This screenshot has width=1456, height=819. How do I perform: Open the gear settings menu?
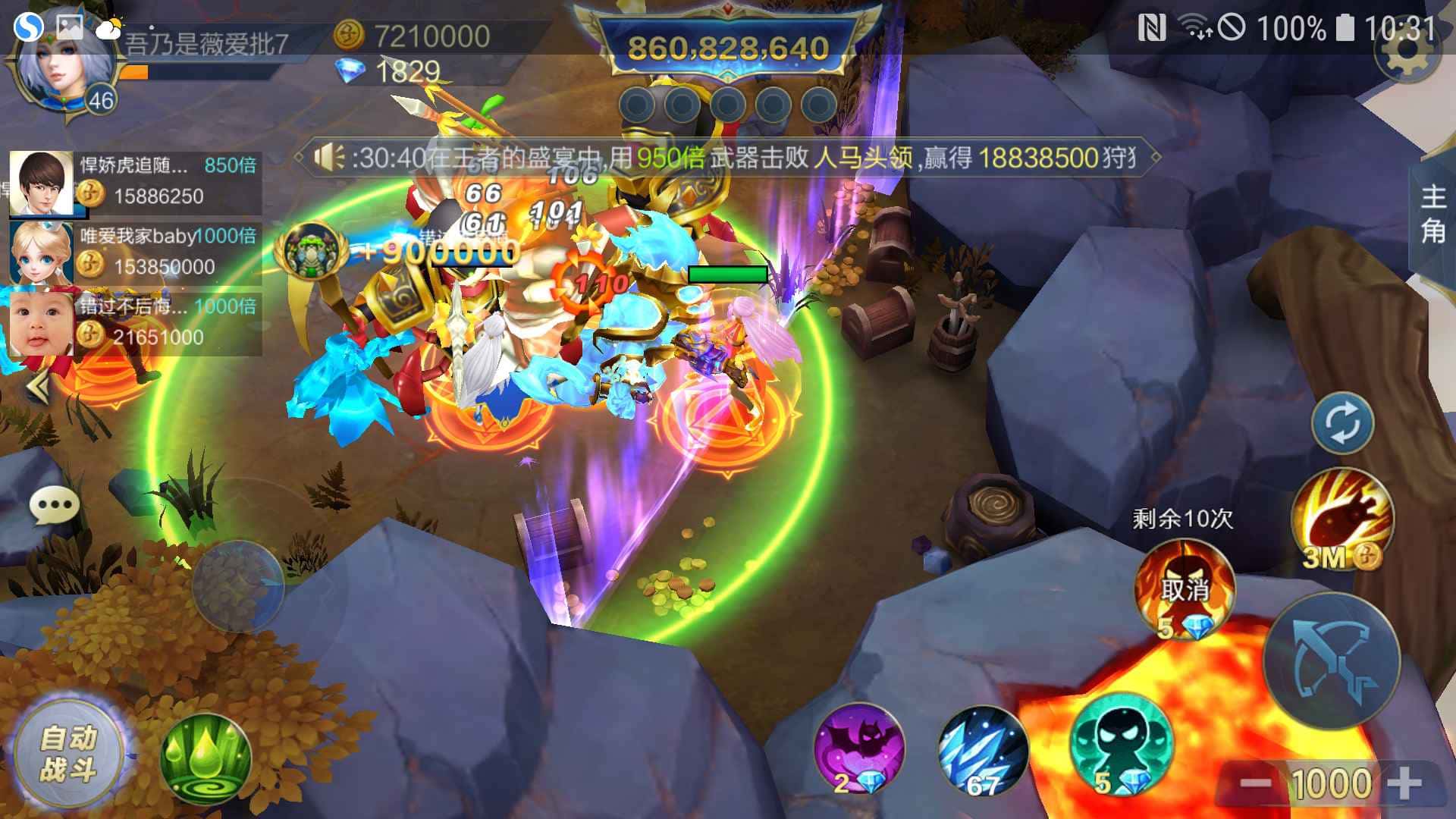point(1407,53)
